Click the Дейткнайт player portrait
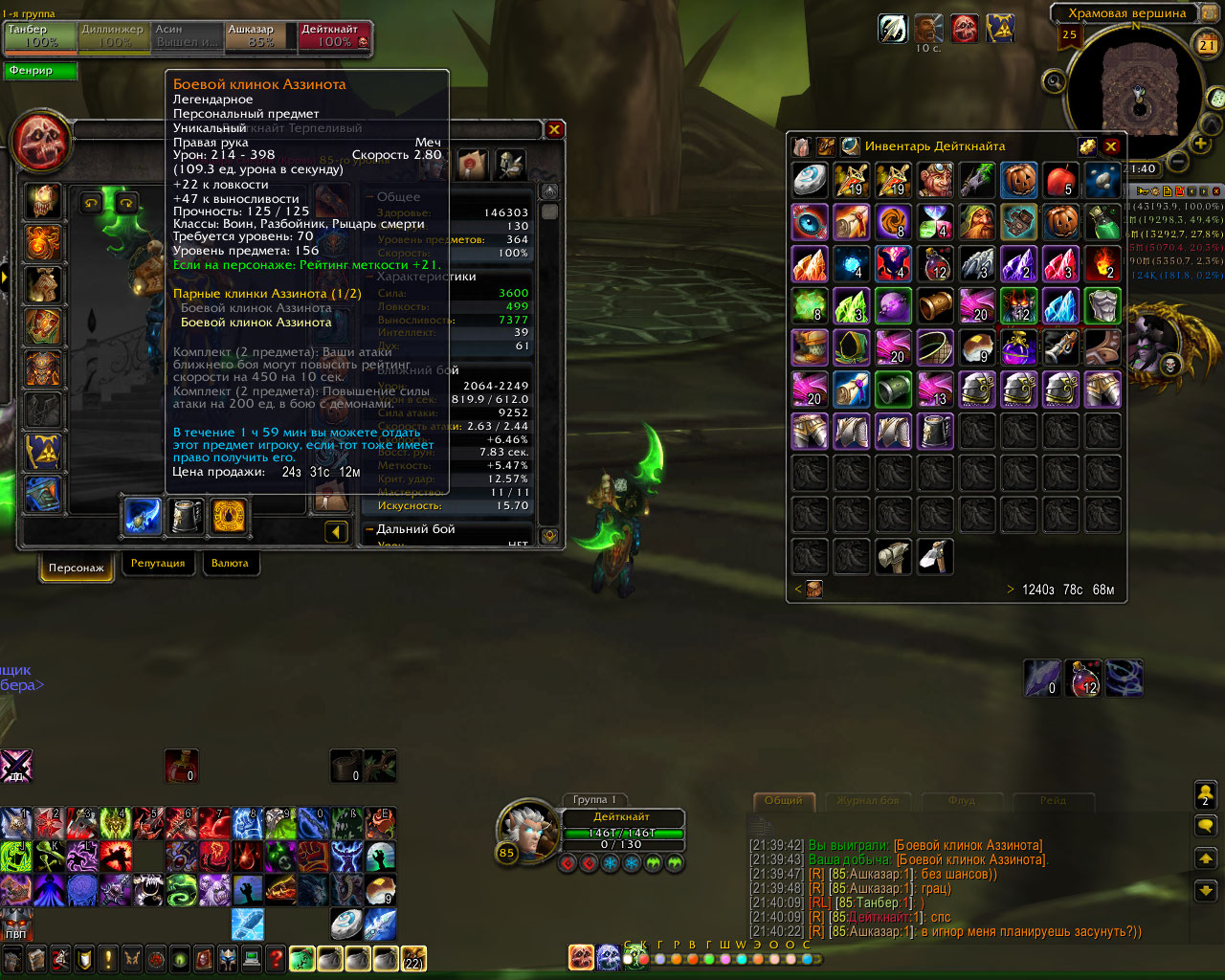The width and height of the screenshot is (1225, 980). [527, 831]
